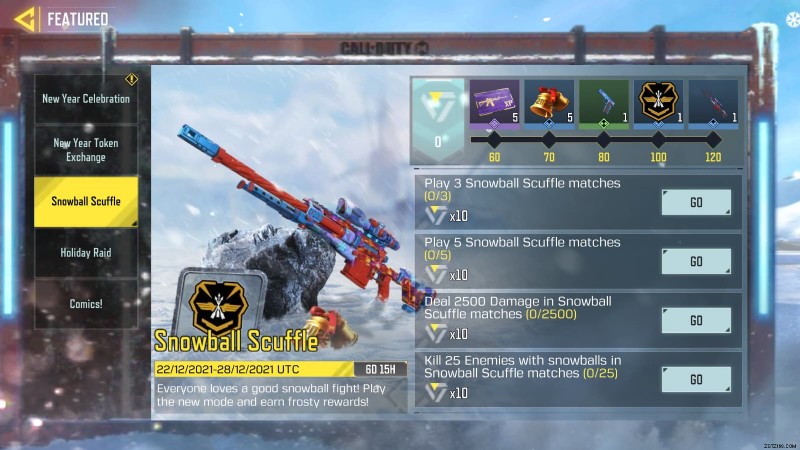Show the Comics! section
800x450 pixels.
85,304
